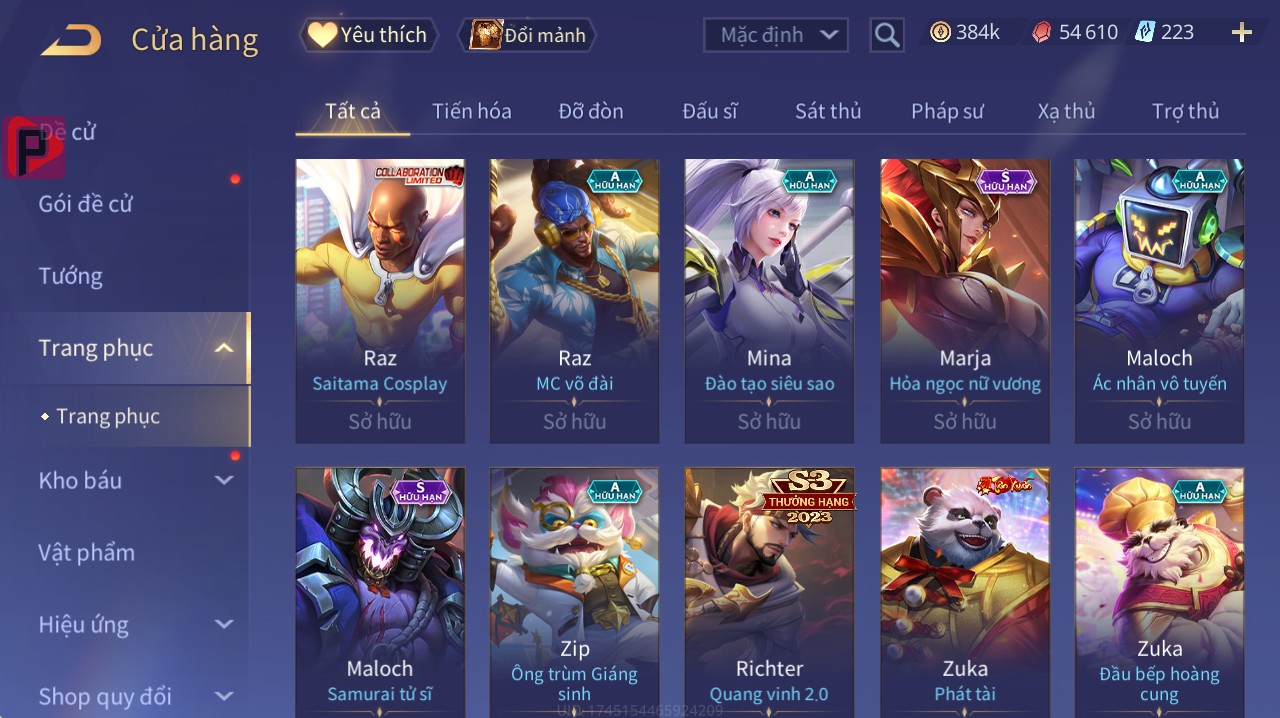
Task: Select the Raz Saitama Cosplay skin card
Action: click(x=380, y=300)
